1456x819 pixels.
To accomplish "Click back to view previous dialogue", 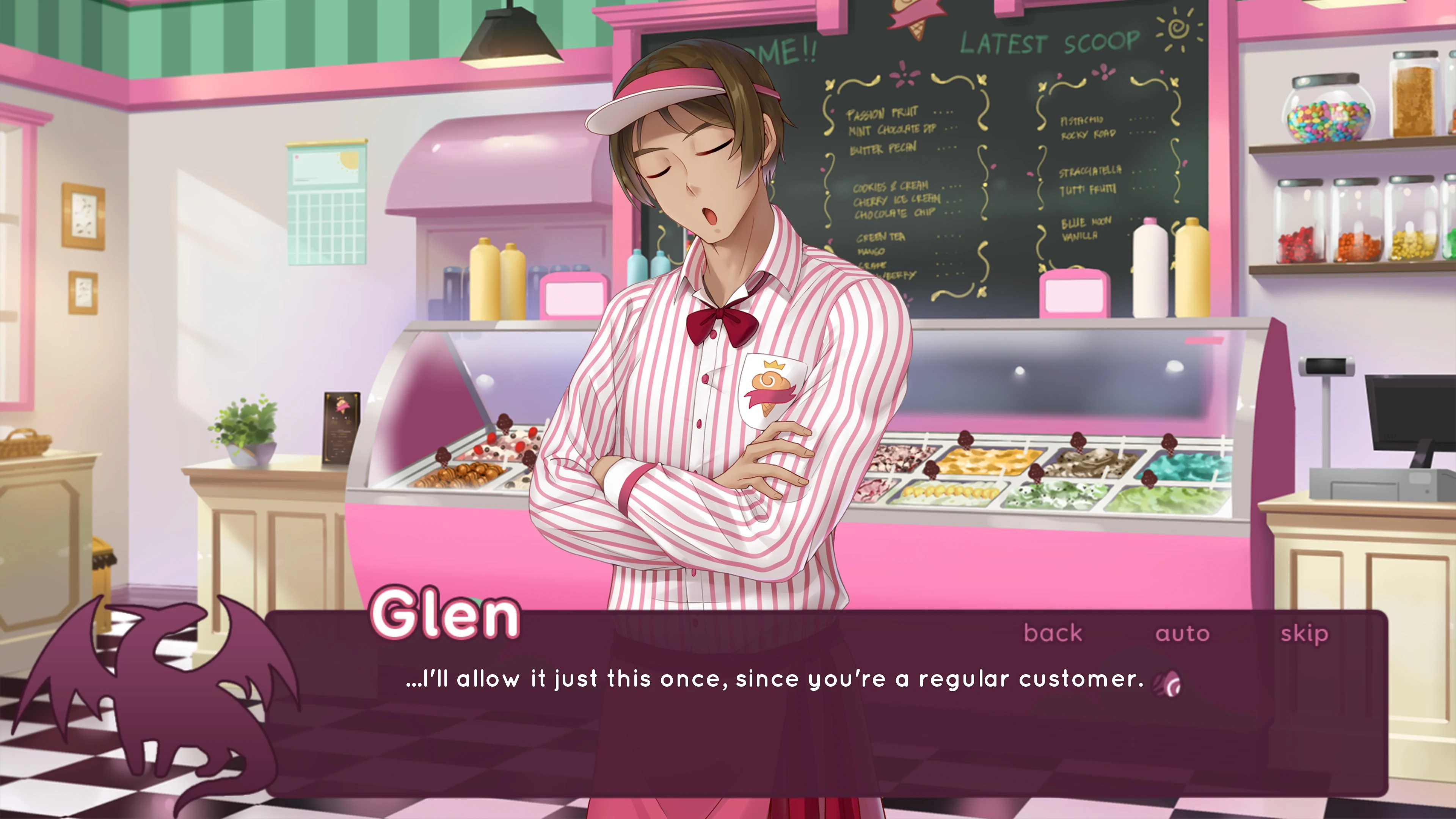I will click(x=1053, y=633).
